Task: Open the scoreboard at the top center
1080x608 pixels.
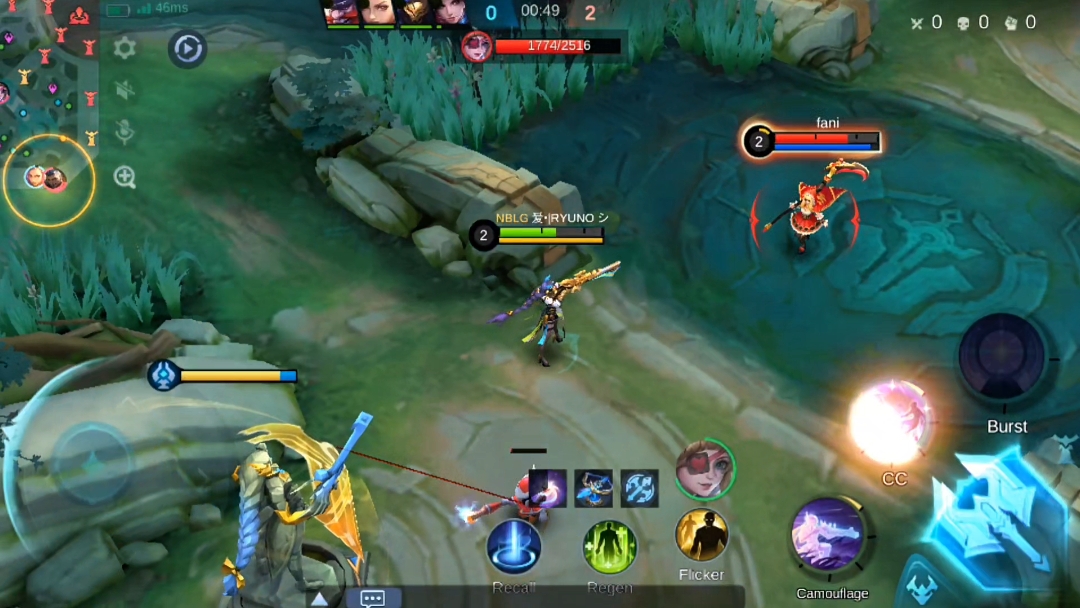Action: click(541, 13)
